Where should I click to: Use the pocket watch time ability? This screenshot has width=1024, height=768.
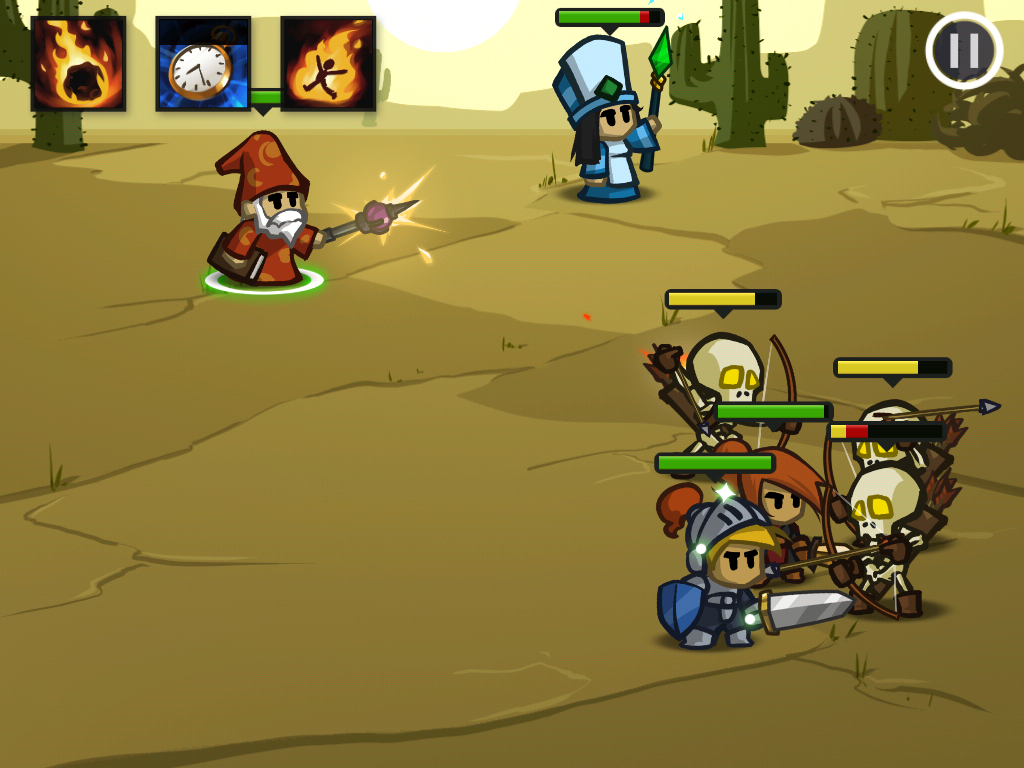pyautogui.click(x=203, y=63)
